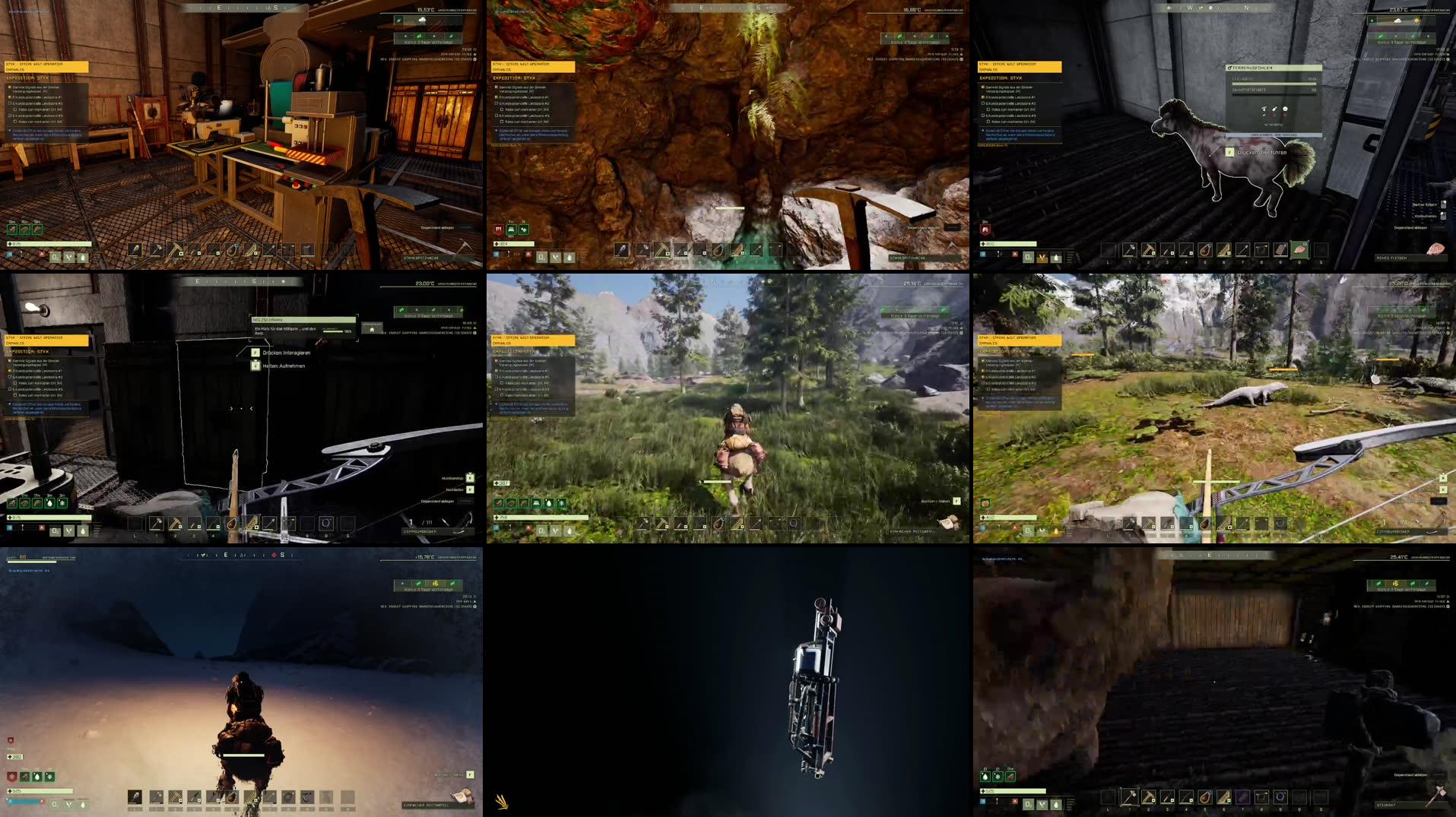The image size is (1456, 817).
Task: Expand the weather forecast panel
Action: pos(427,42)
